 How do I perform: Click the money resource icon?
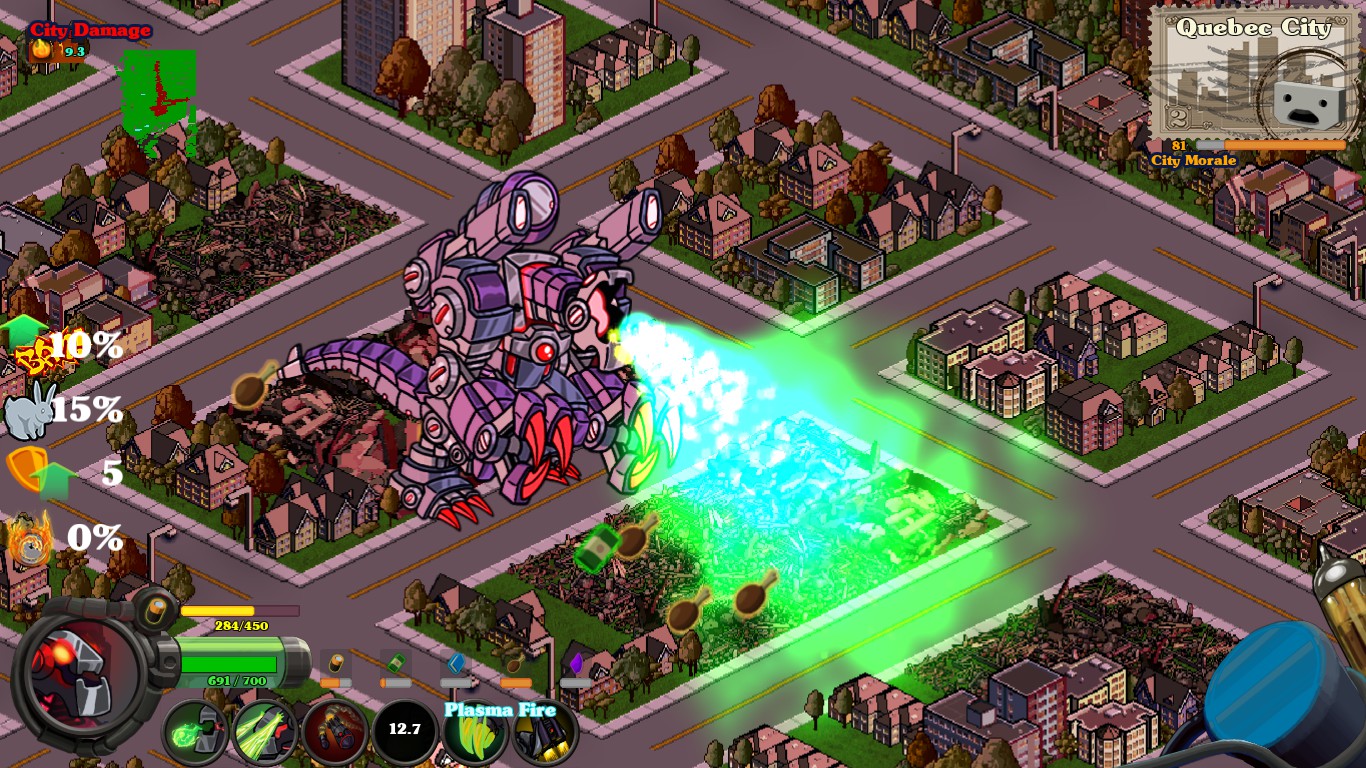pyautogui.click(x=395, y=662)
